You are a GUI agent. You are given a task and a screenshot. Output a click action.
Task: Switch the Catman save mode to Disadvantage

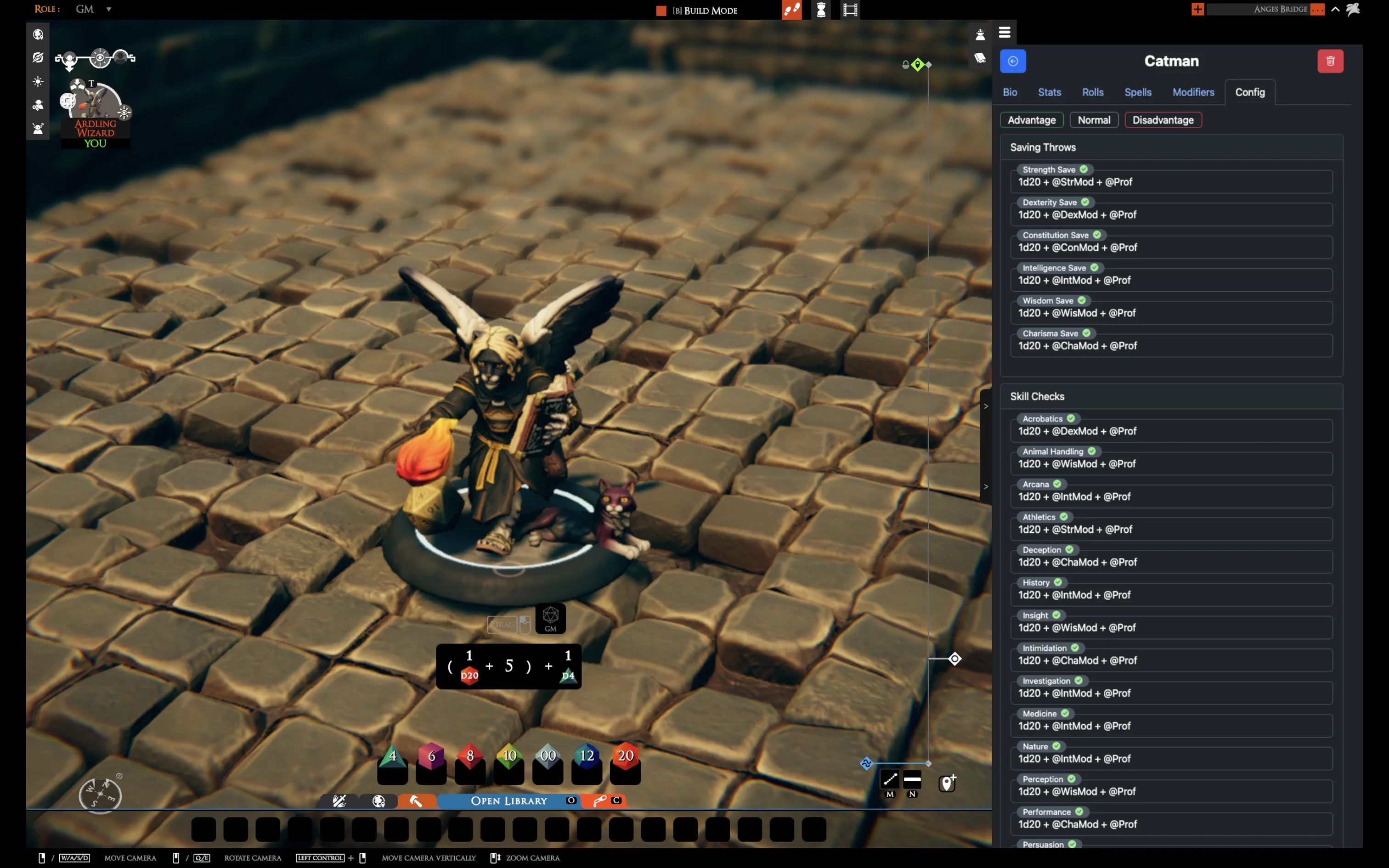(x=1162, y=120)
